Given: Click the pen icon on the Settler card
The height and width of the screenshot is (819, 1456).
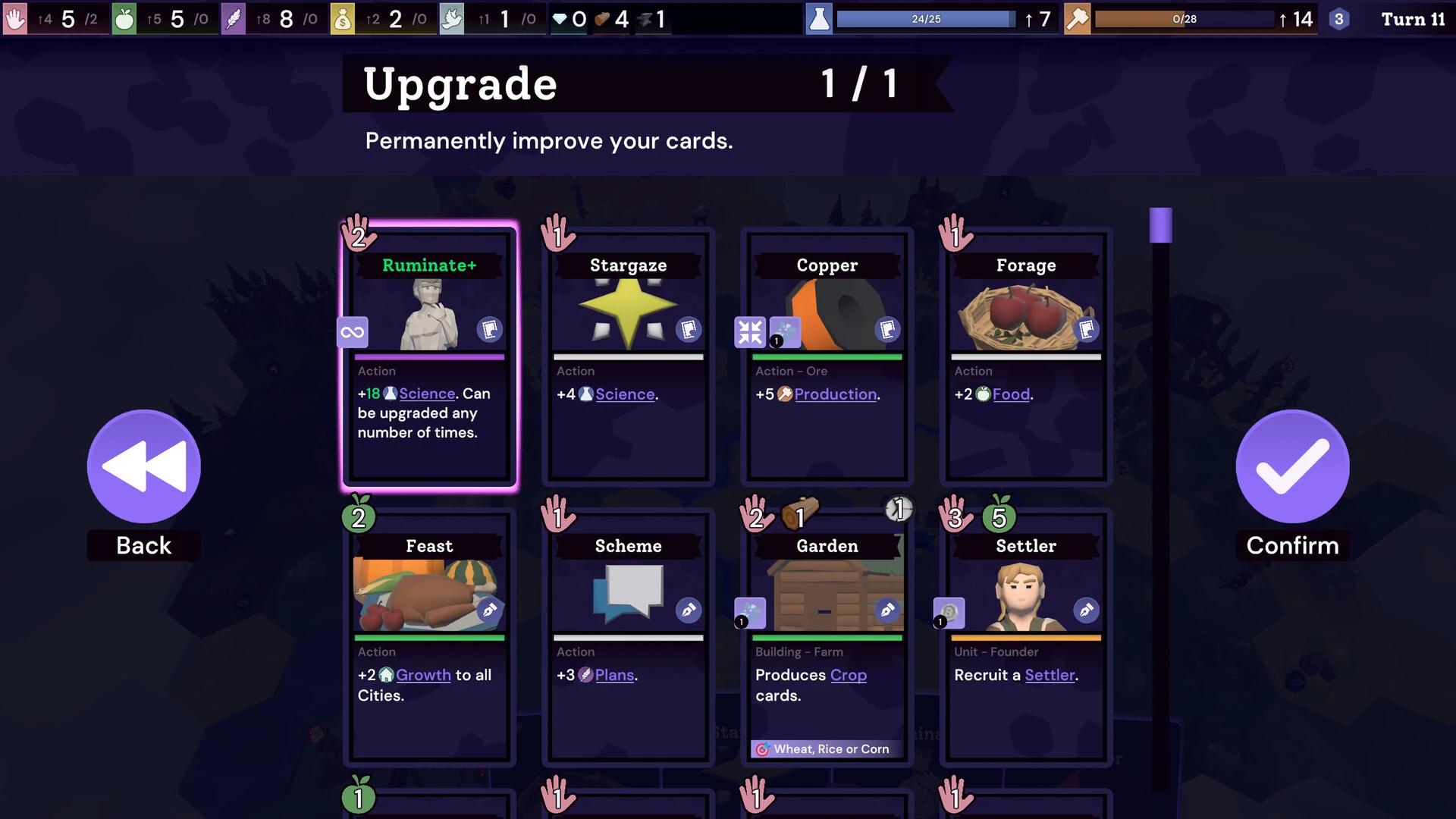Looking at the screenshot, I should (1087, 610).
